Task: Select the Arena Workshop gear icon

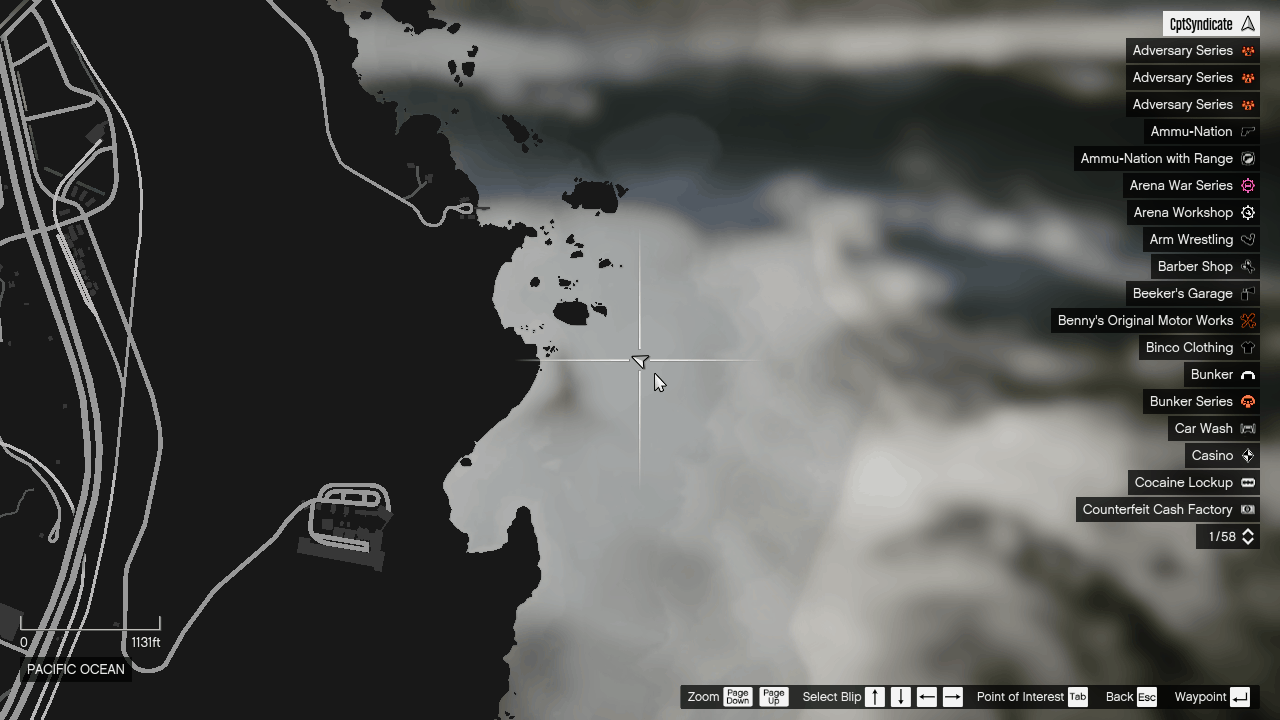Action: point(1248,212)
